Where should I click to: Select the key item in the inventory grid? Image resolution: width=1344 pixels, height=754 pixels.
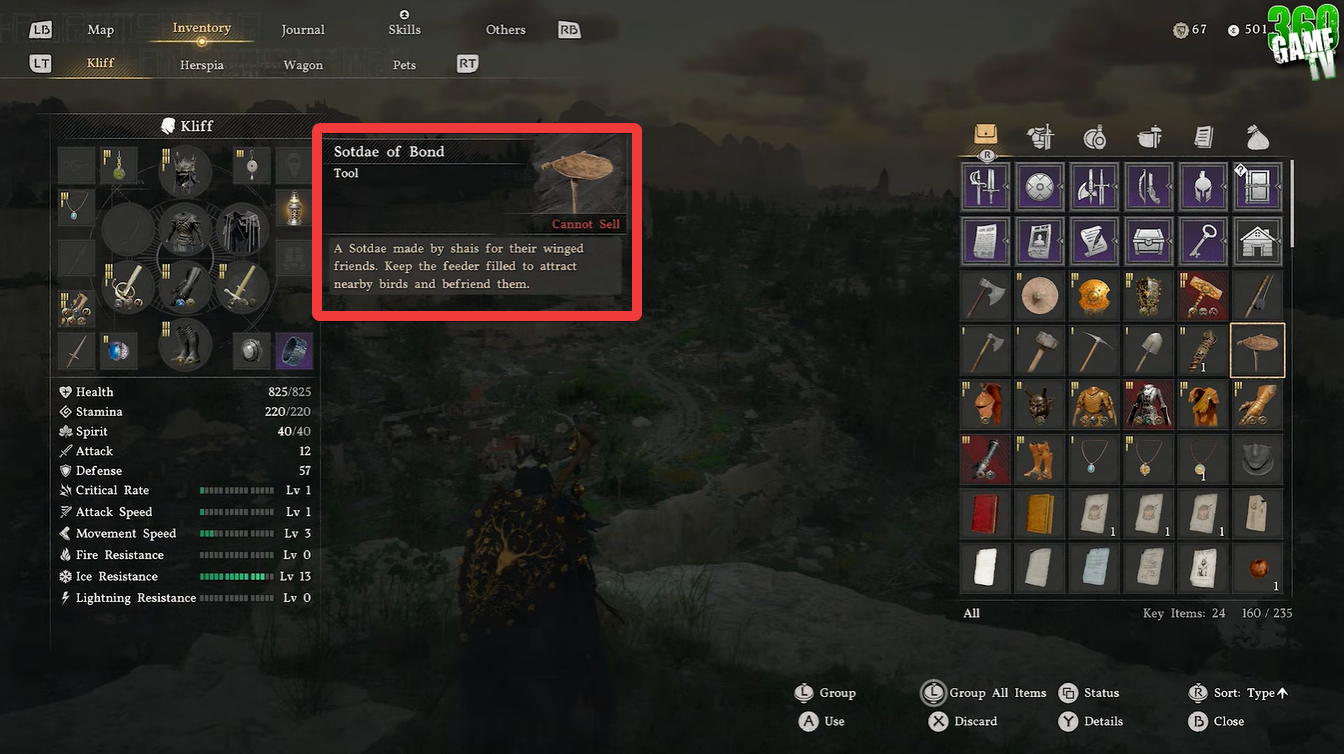[x=1203, y=240]
